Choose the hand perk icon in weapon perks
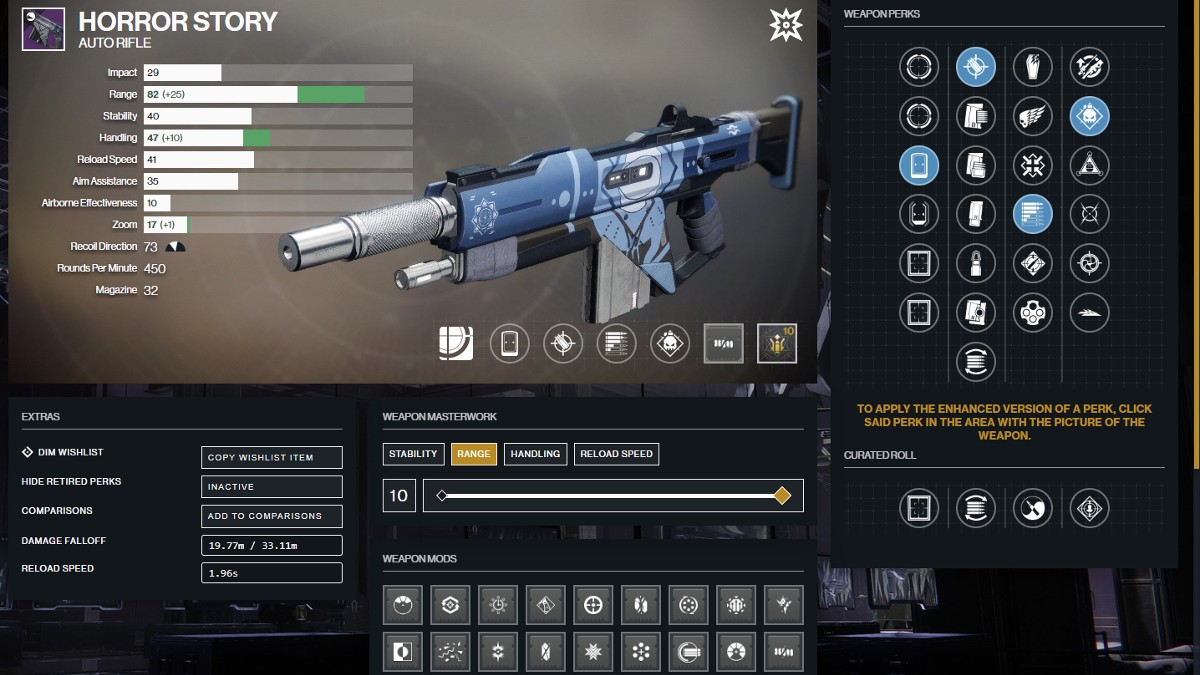Screen dimensions: 1200x675 coord(1032,67)
